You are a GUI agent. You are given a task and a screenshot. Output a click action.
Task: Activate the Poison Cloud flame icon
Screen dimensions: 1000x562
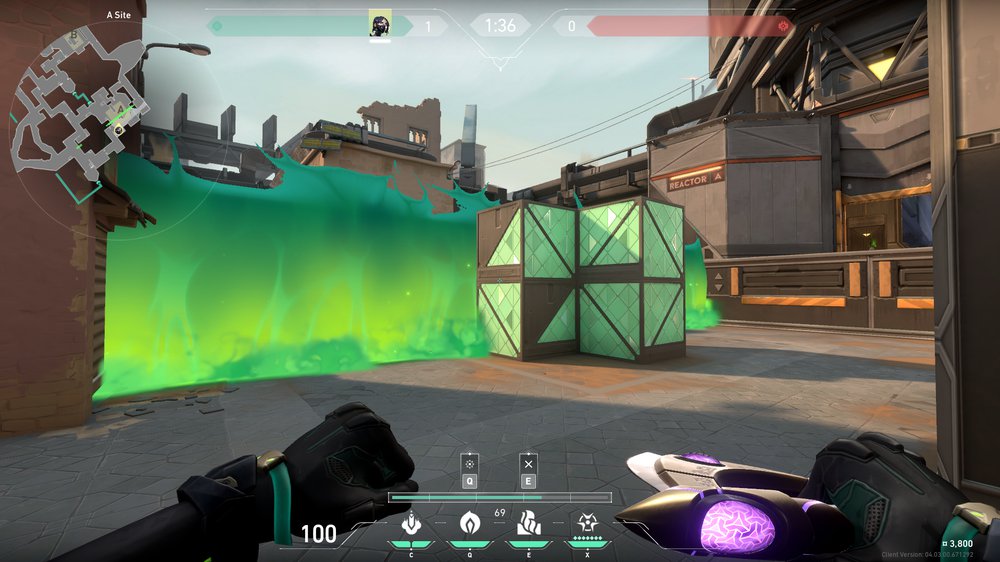tap(469, 523)
